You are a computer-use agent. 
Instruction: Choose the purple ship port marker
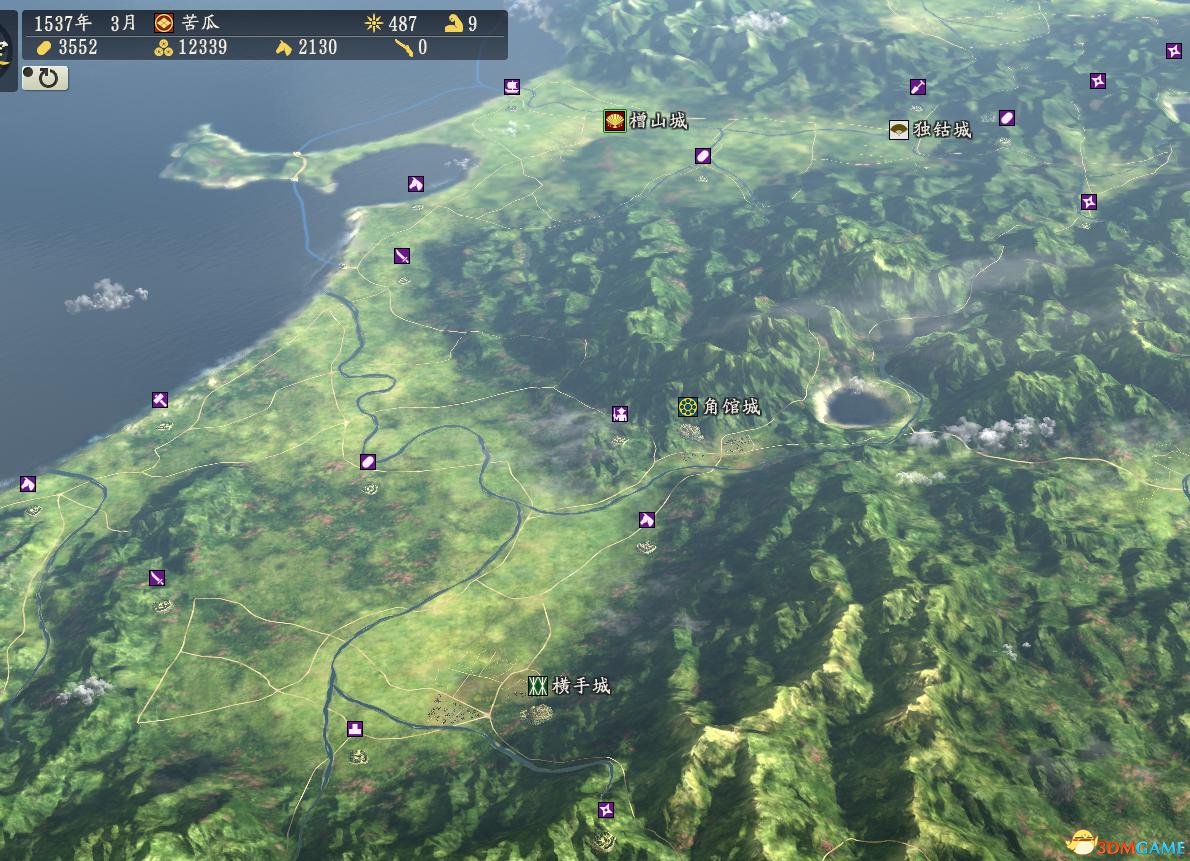coord(512,87)
